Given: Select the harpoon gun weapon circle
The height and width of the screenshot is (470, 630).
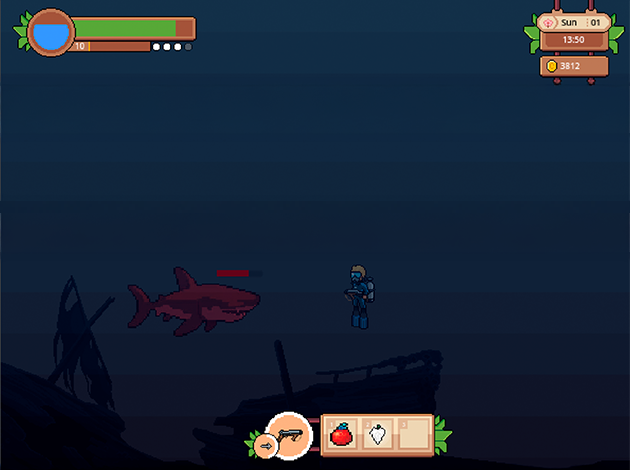Looking at the screenshot, I should coord(291,435).
